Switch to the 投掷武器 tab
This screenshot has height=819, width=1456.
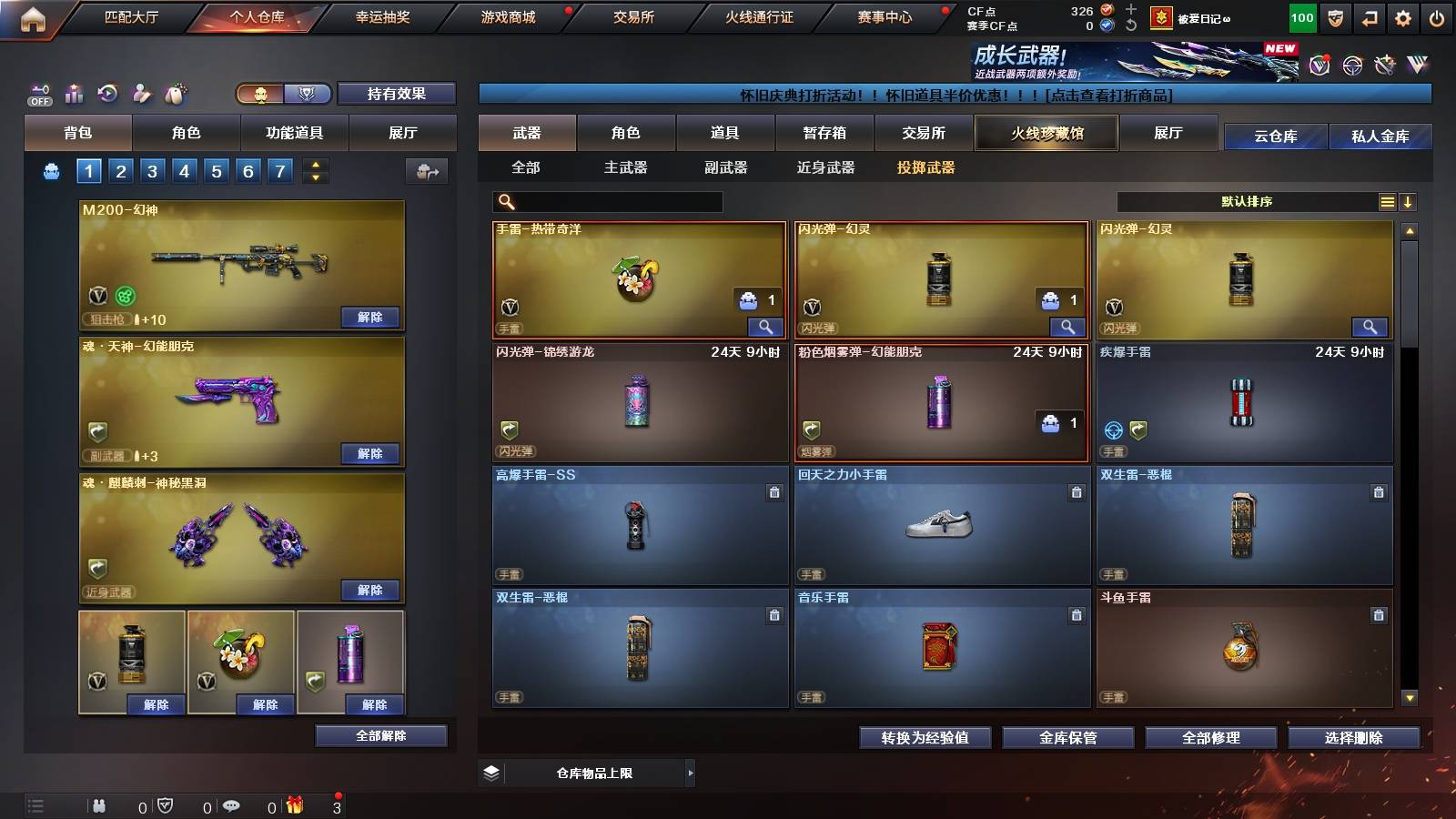tap(925, 168)
